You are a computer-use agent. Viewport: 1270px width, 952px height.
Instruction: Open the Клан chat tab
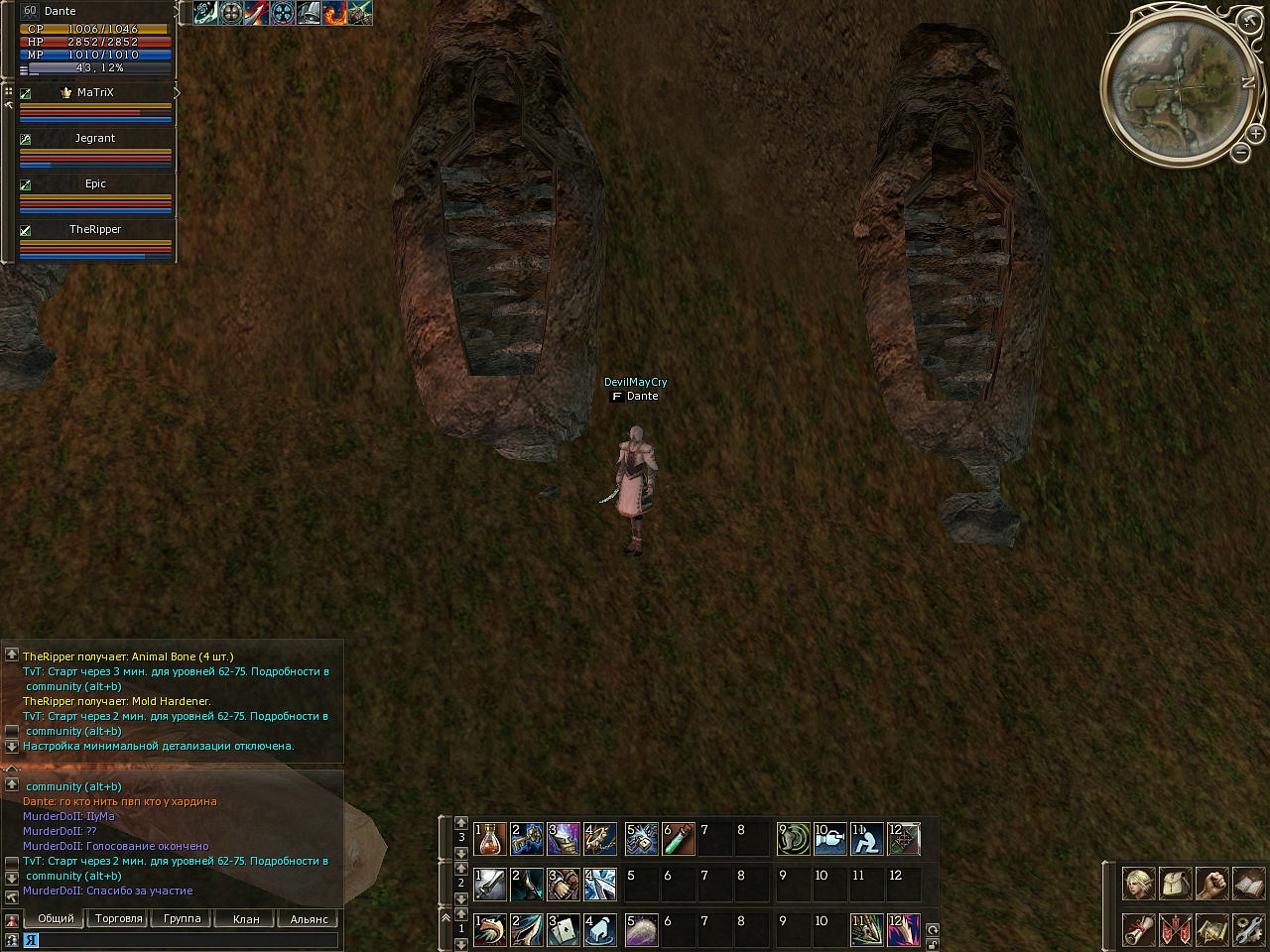(x=246, y=919)
